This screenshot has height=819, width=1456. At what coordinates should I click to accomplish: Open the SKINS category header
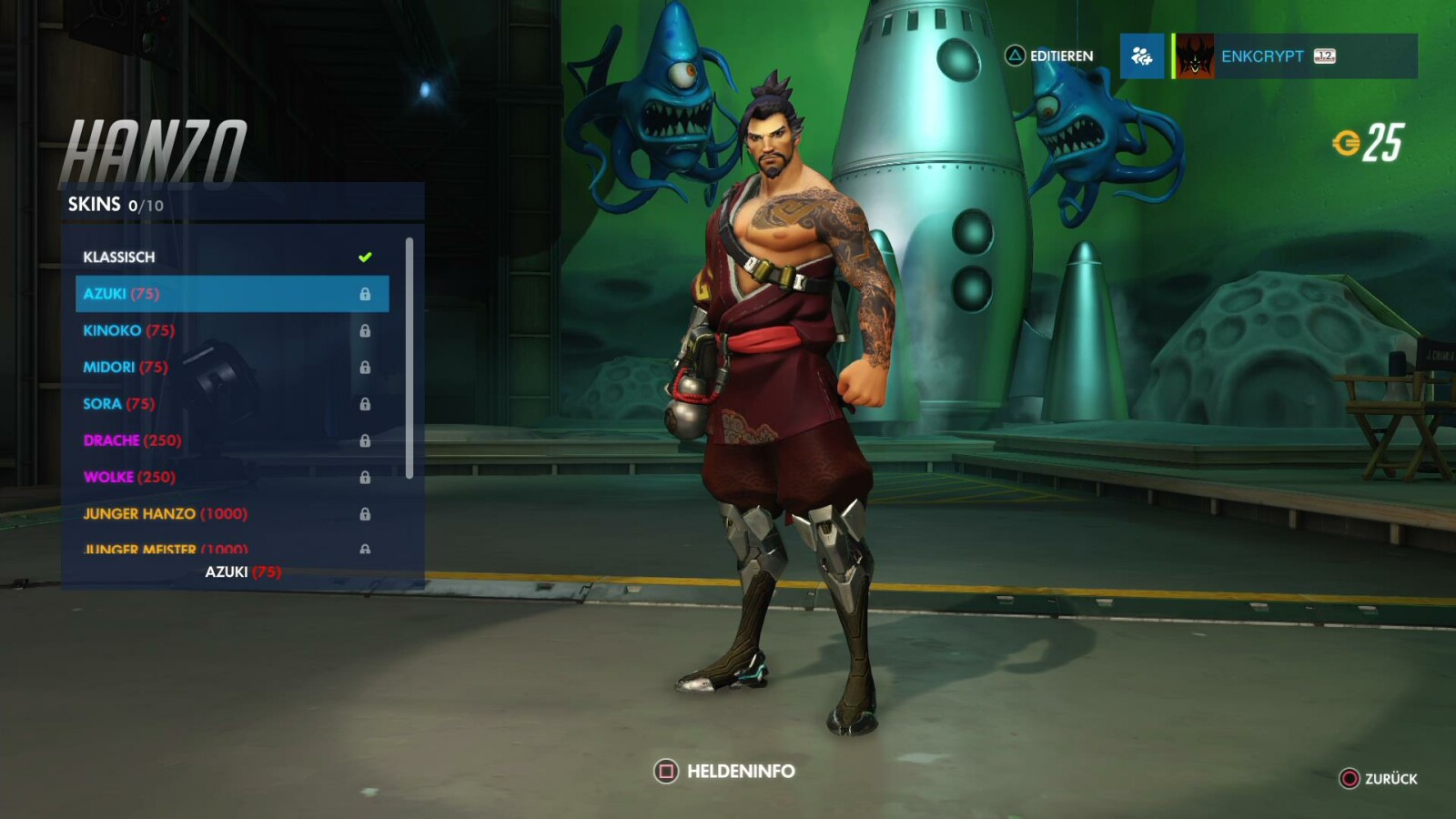point(94,205)
